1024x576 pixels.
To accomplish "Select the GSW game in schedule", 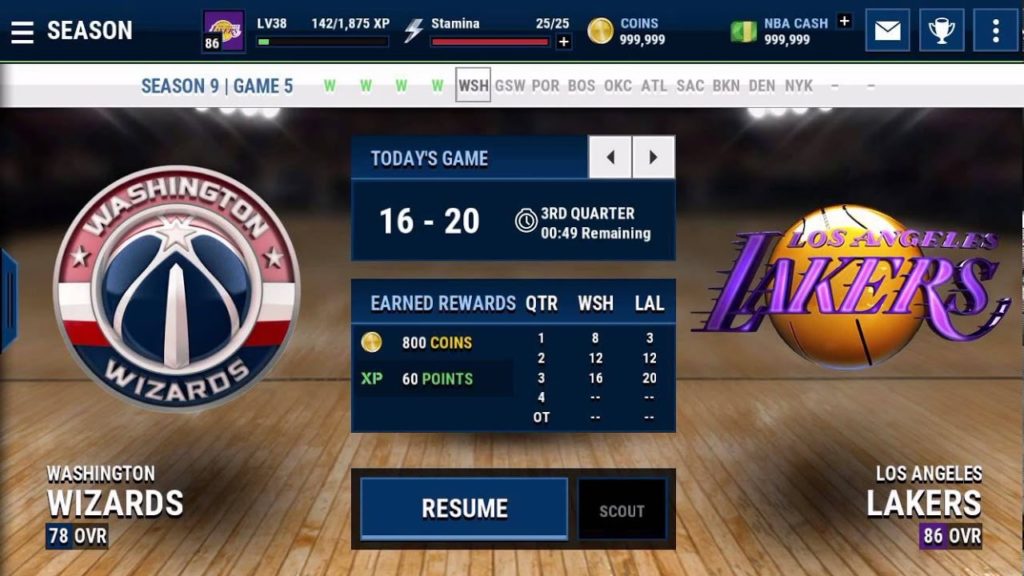I will (x=510, y=86).
